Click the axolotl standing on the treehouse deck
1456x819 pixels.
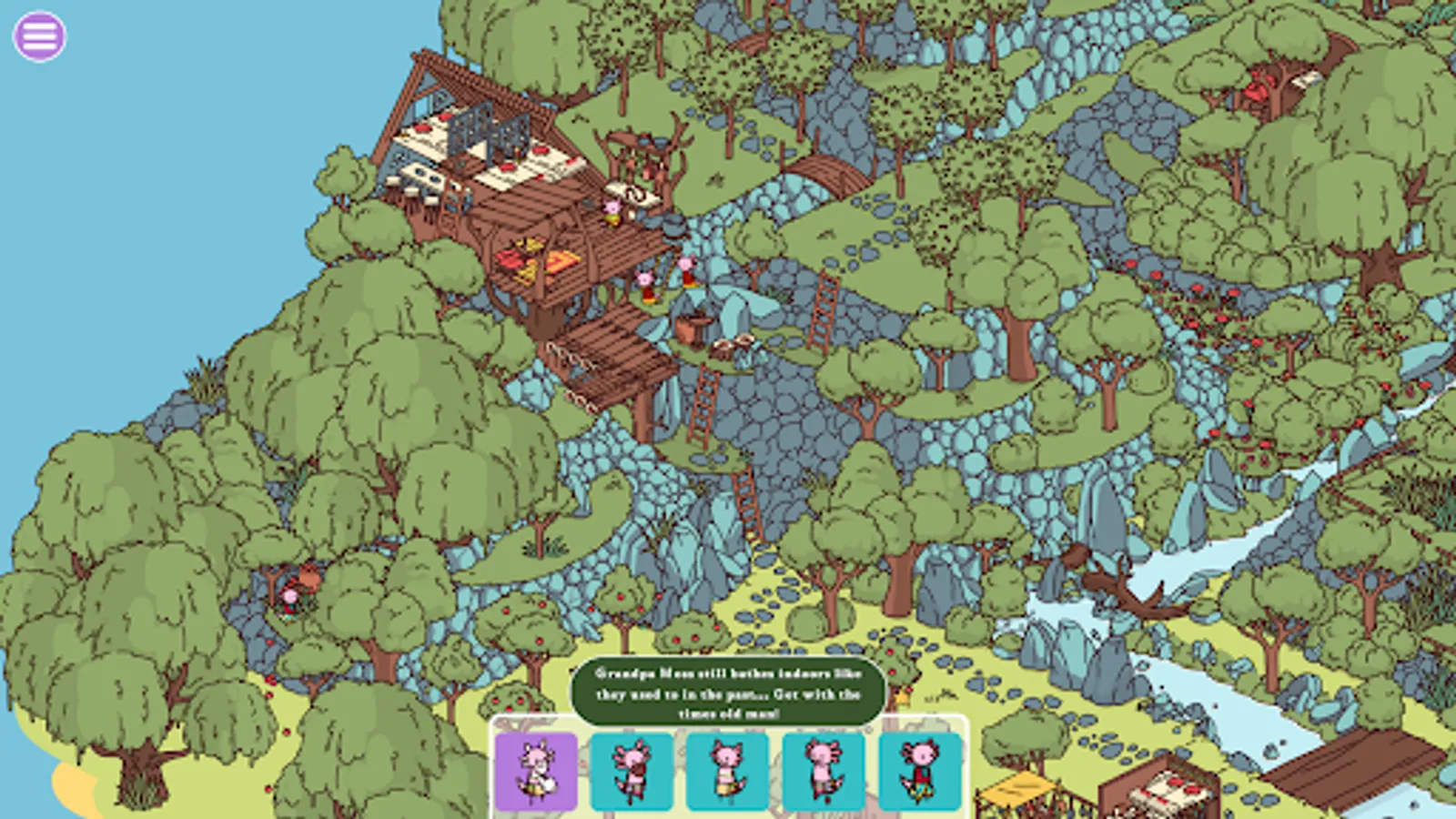(612, 211)
